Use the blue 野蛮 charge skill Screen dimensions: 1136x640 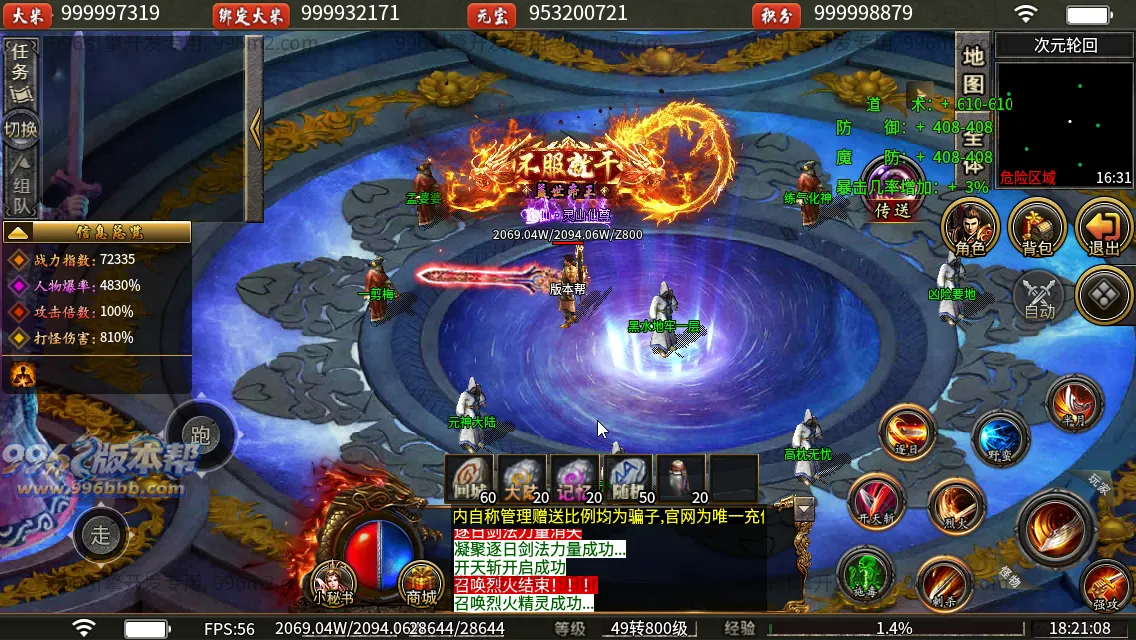1000,438
